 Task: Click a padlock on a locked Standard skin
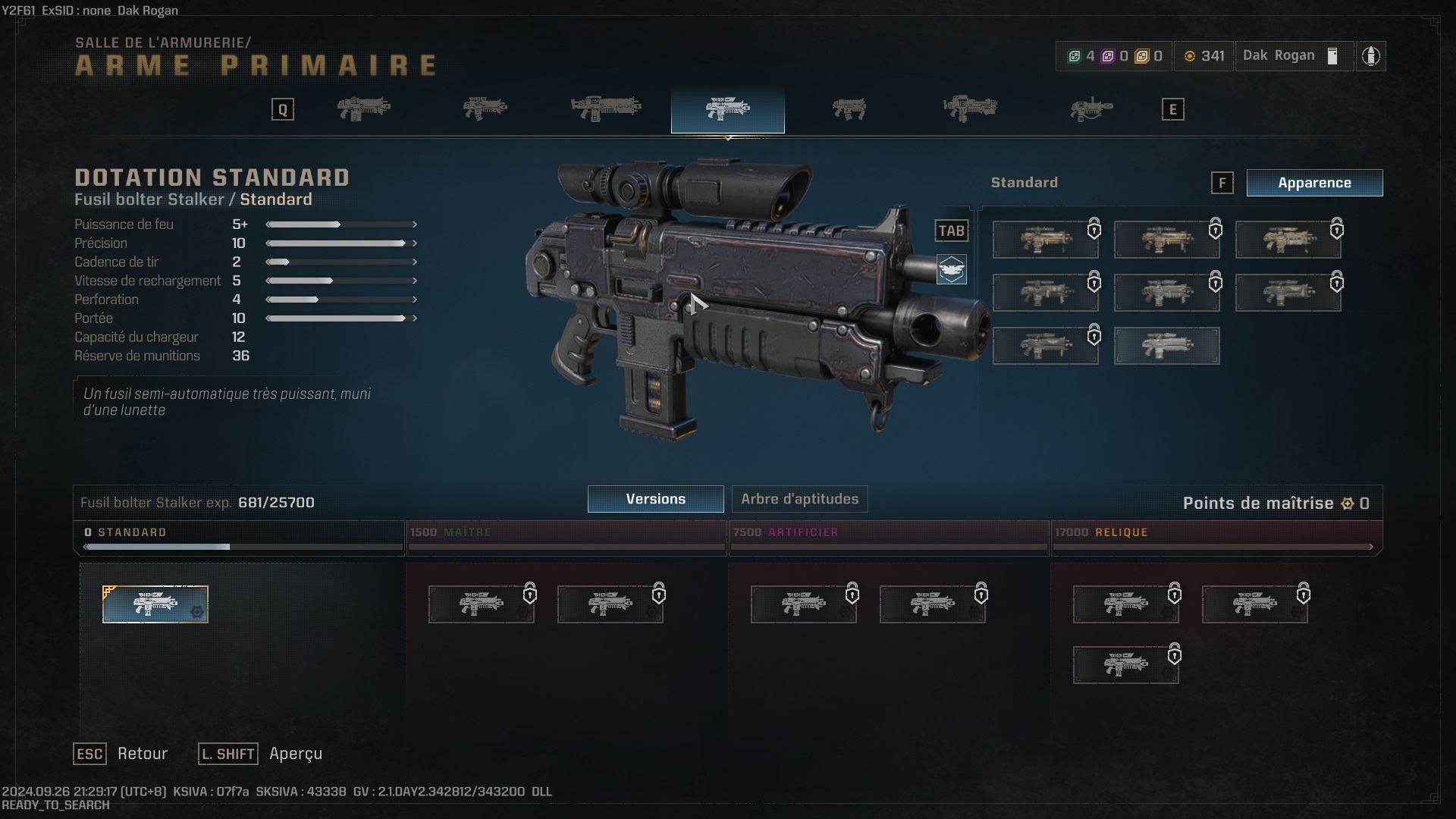pyautogui.click(x=1094, y=229)
